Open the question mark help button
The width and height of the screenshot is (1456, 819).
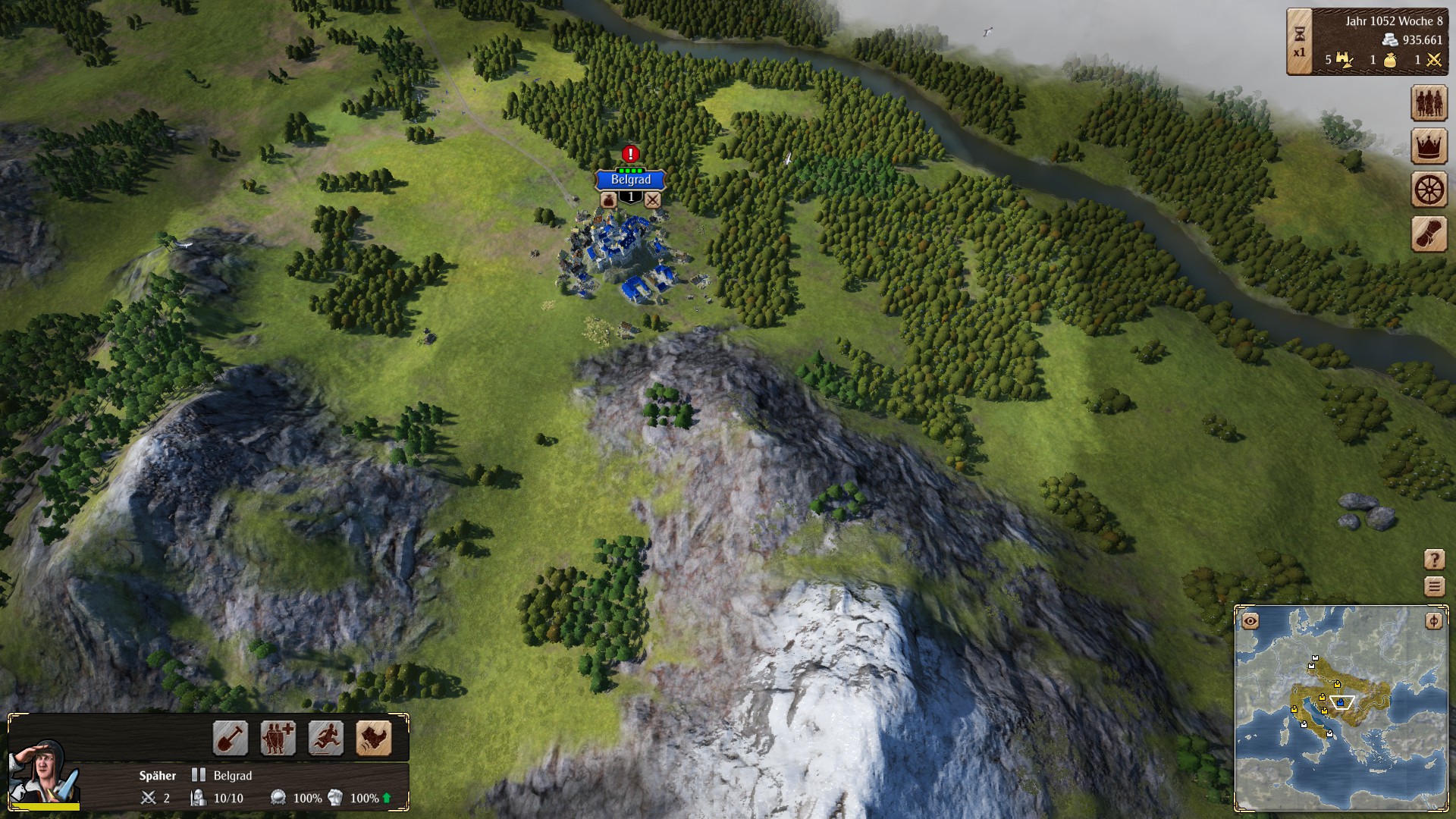coord(1434,560)
